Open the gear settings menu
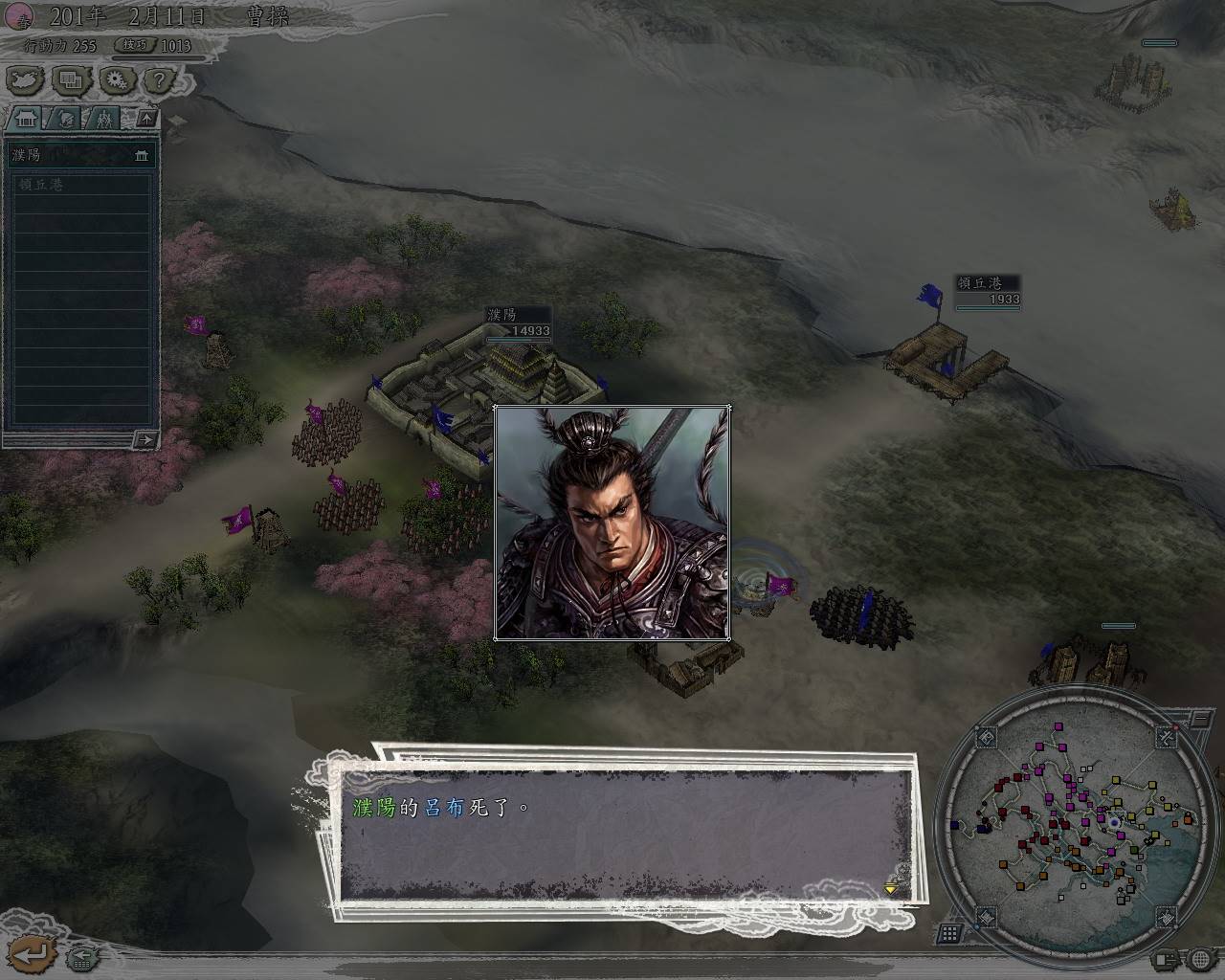 [x=117, y=80]
